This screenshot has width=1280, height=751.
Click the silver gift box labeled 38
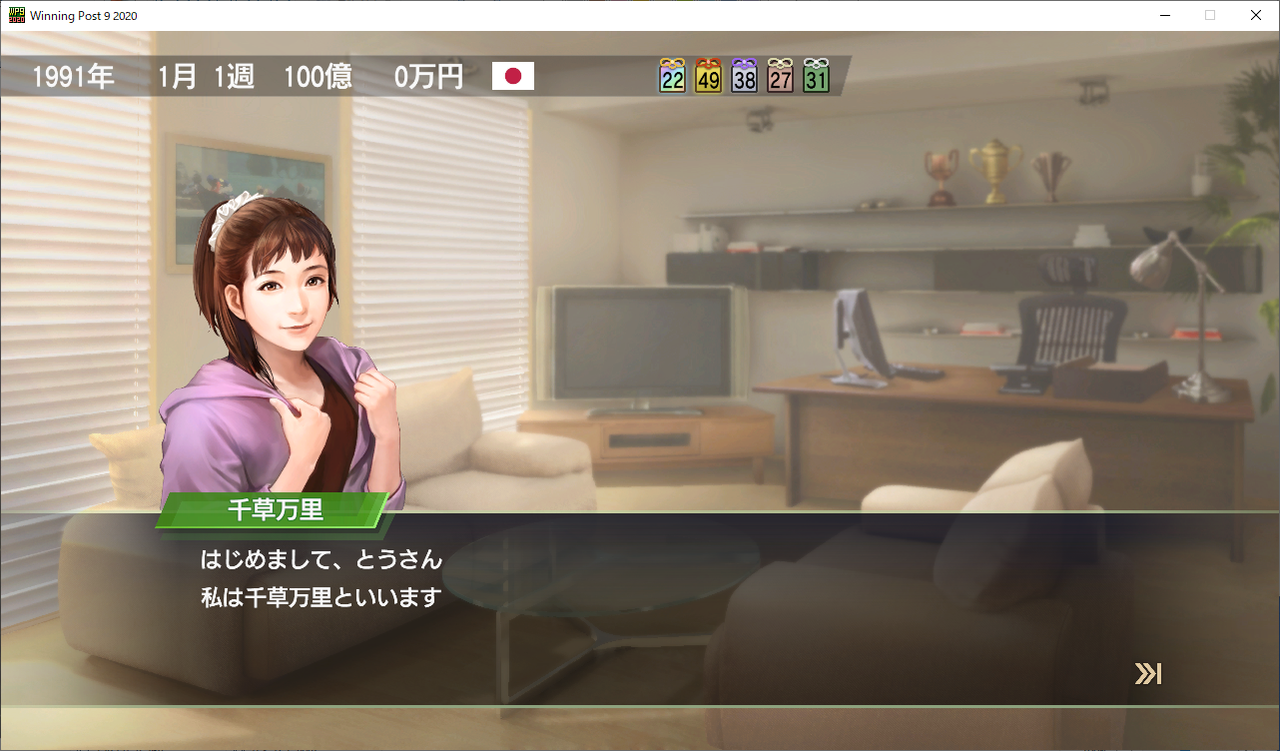click(743, 75)
